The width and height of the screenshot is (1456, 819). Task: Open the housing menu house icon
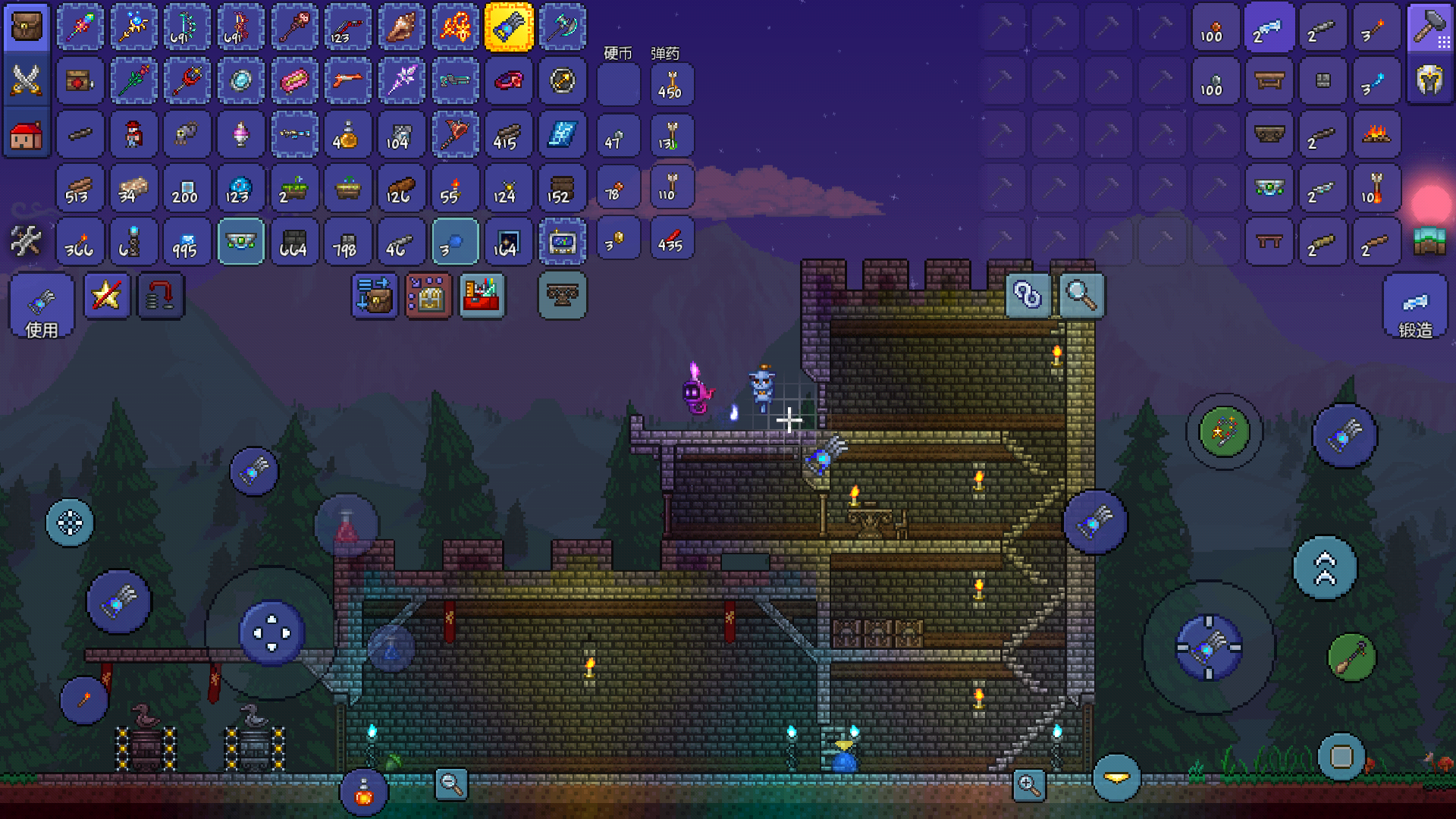27,136
